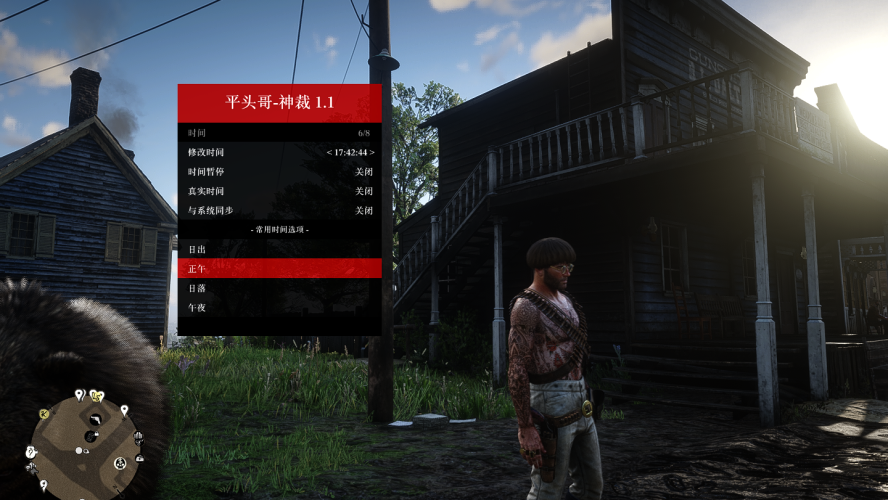Select the 修改时间 (modify time) row

[x=279, y=152]
